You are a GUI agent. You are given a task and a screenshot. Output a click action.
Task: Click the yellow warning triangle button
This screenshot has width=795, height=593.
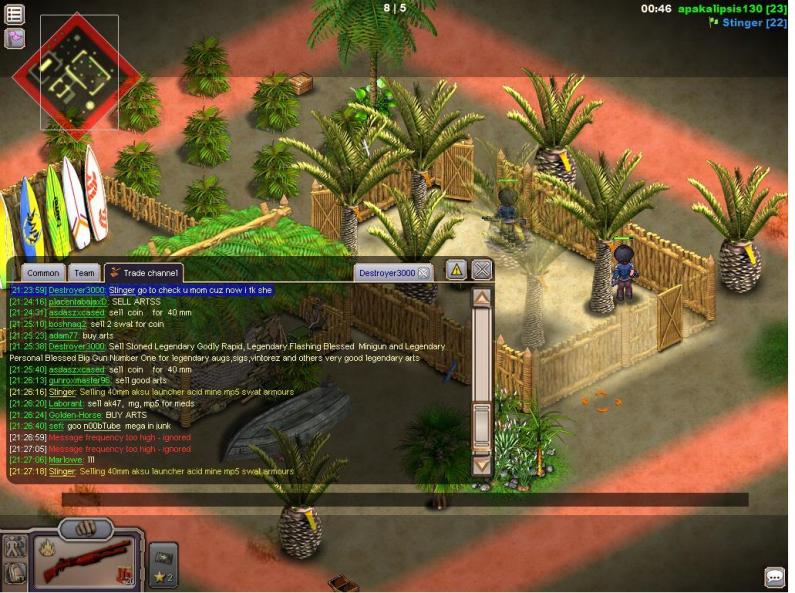[x=455, y=269]
